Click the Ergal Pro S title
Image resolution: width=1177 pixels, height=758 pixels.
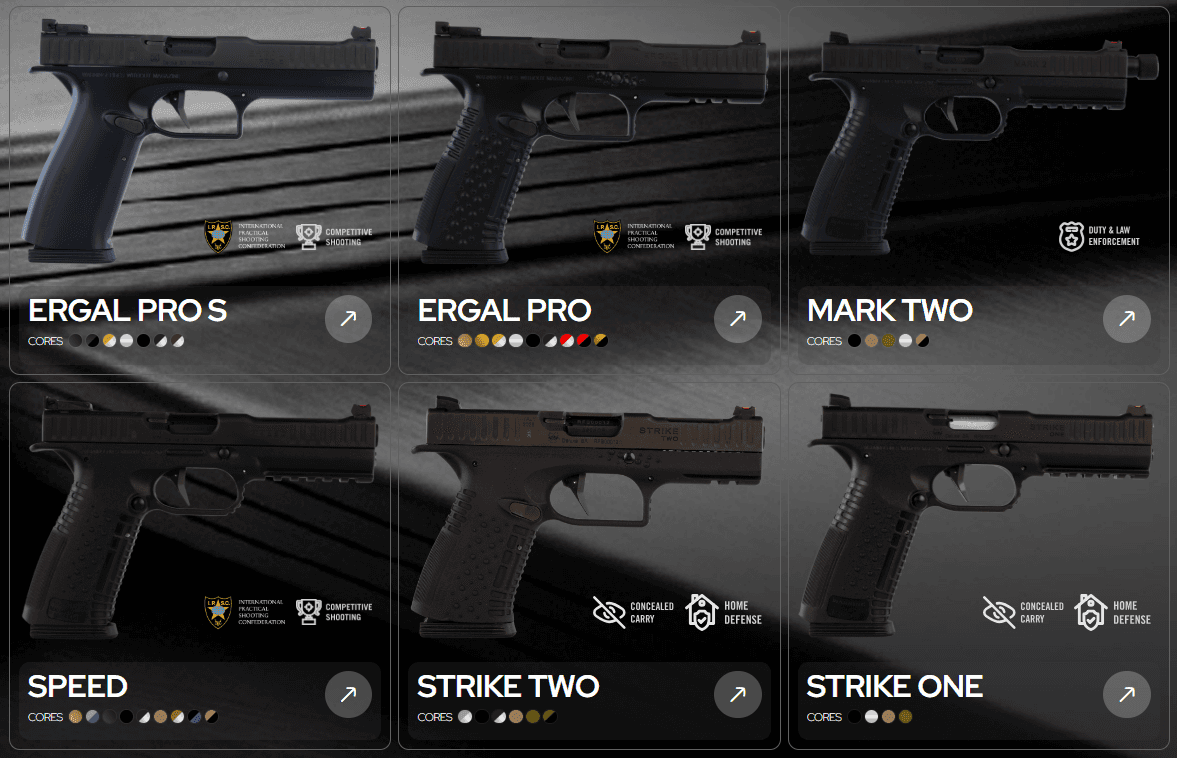[x=127, y=310]
